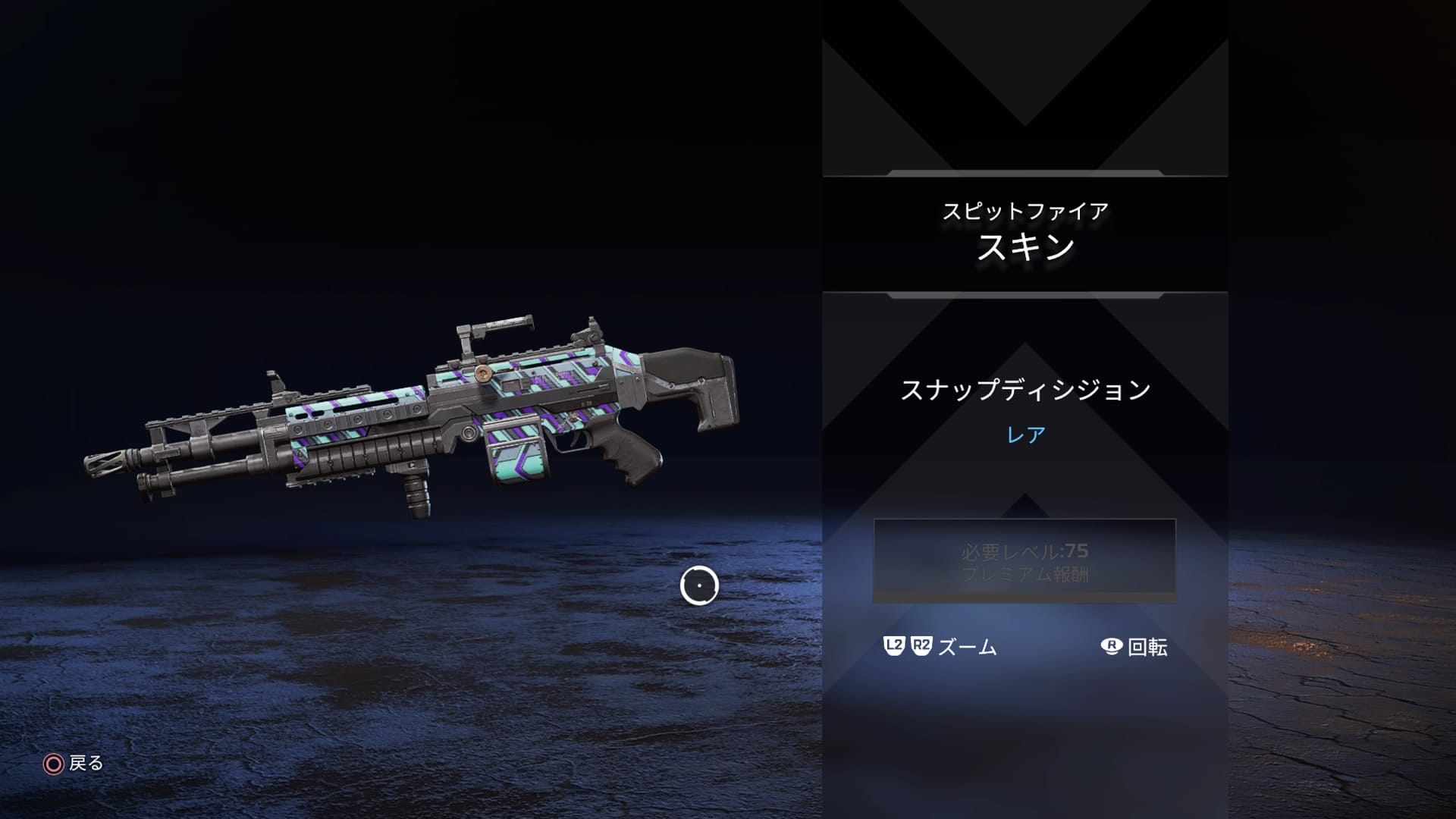Expand the スナップディシジョン skin details section
Image resolution: width=1456 pixels, height=819 pixels.
point(1024,388)
